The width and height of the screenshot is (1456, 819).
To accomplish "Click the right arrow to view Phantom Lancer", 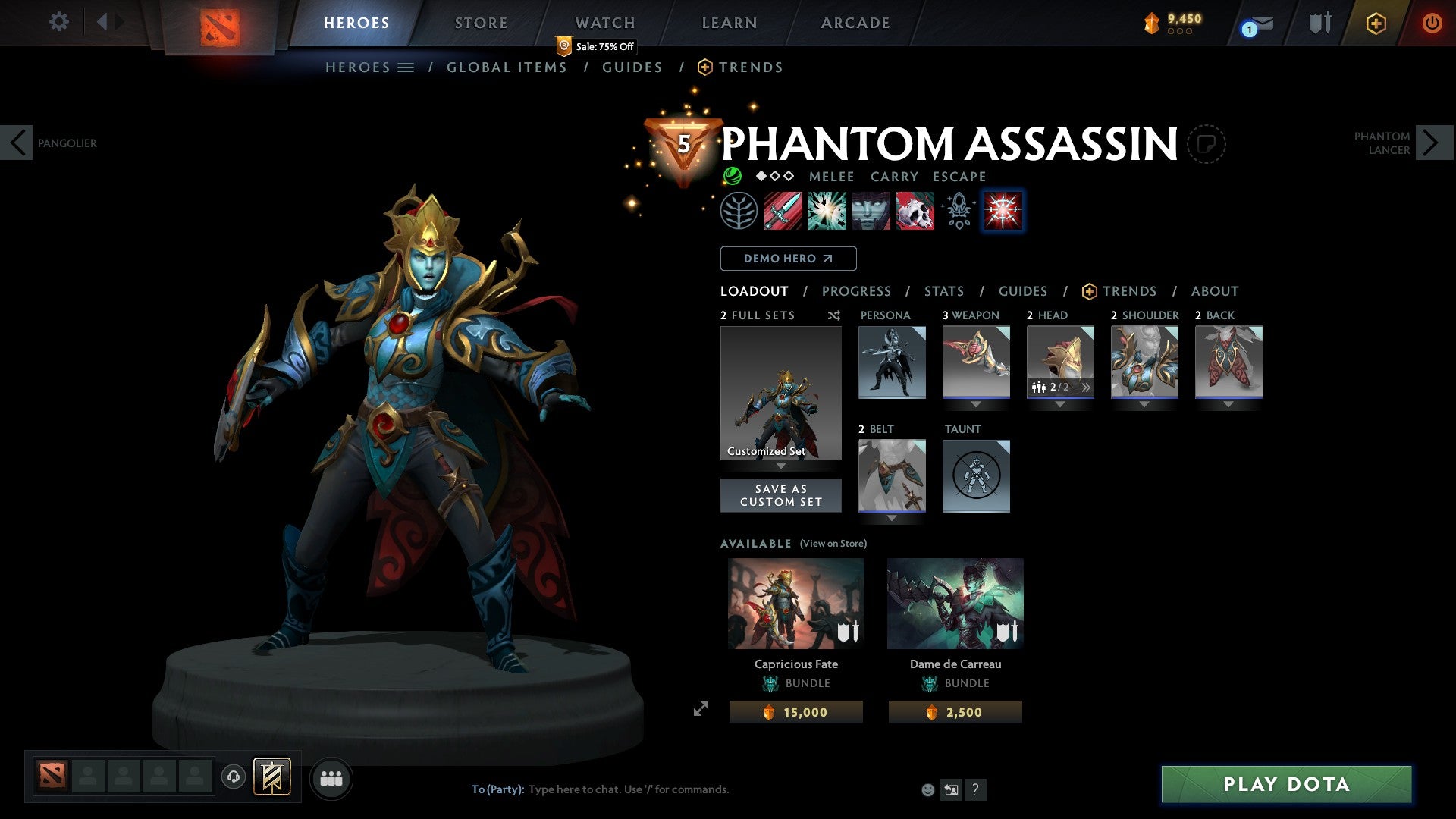I will 1429,143.
